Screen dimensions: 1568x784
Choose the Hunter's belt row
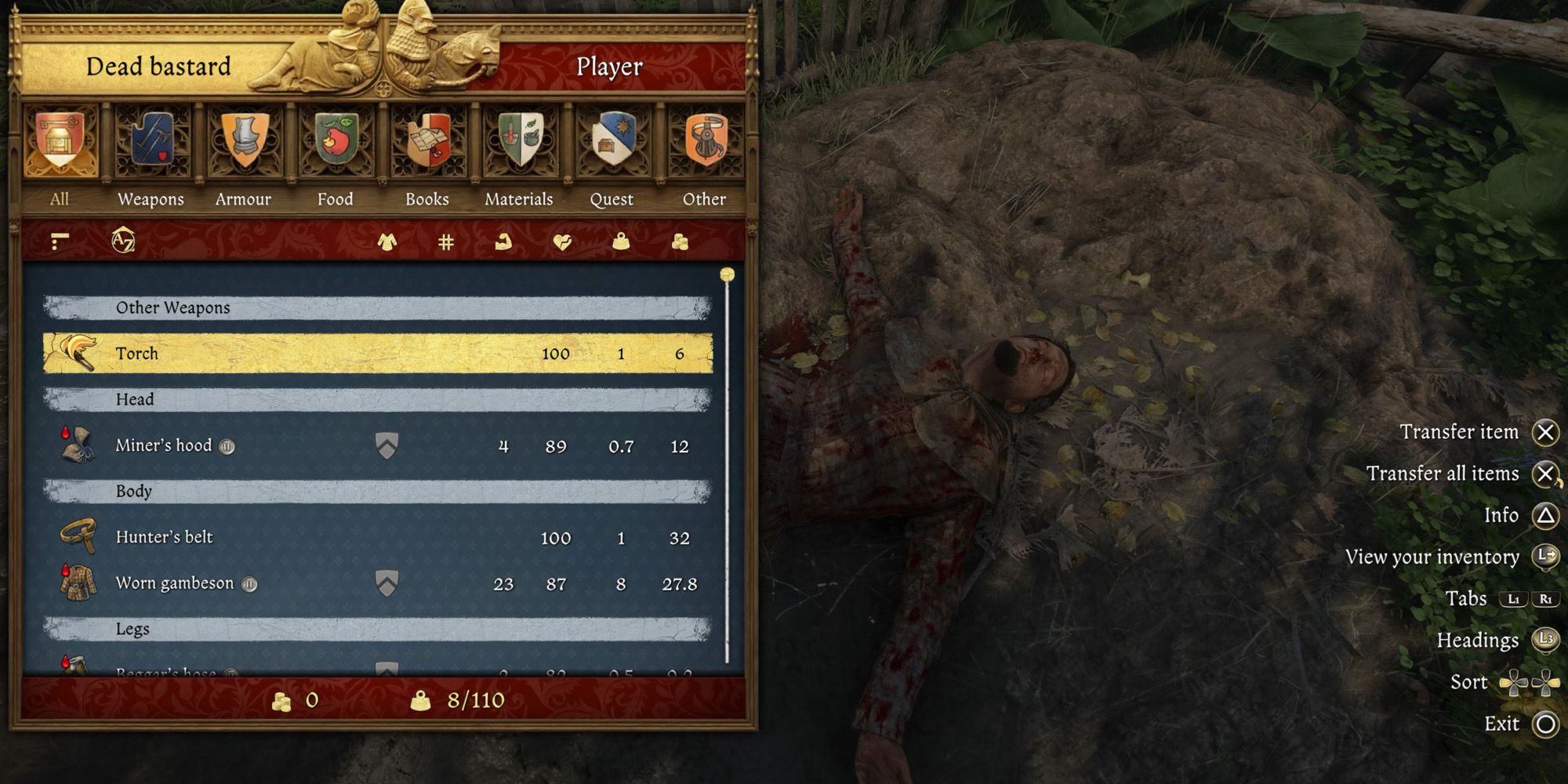377,538
